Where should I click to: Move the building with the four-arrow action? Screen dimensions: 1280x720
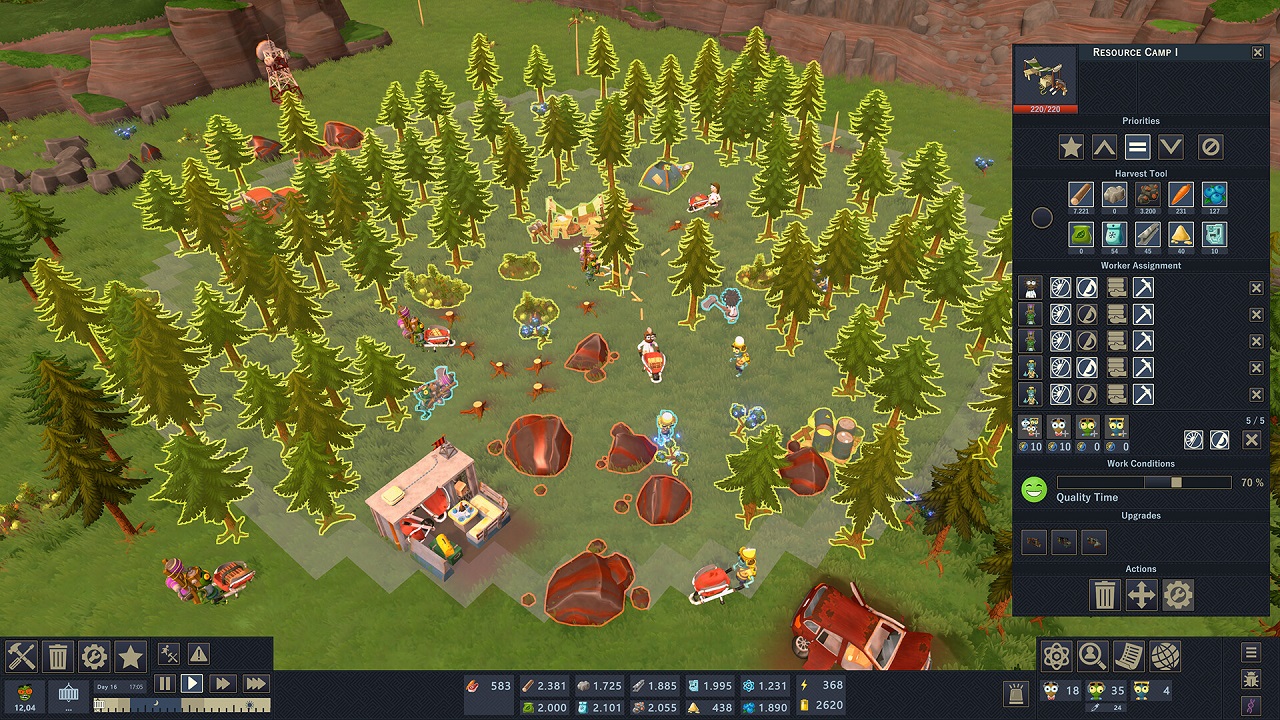click(x=1141, y=596)
